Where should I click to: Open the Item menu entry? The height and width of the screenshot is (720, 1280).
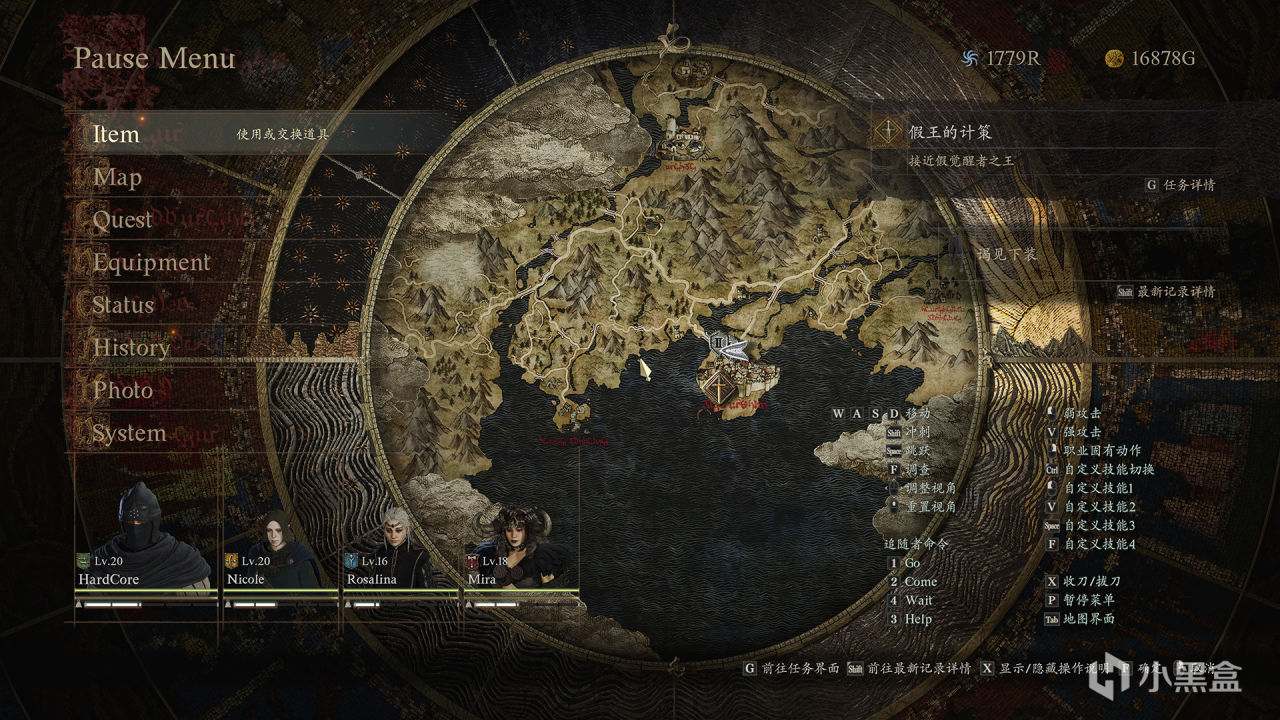(x=116, y=134)
